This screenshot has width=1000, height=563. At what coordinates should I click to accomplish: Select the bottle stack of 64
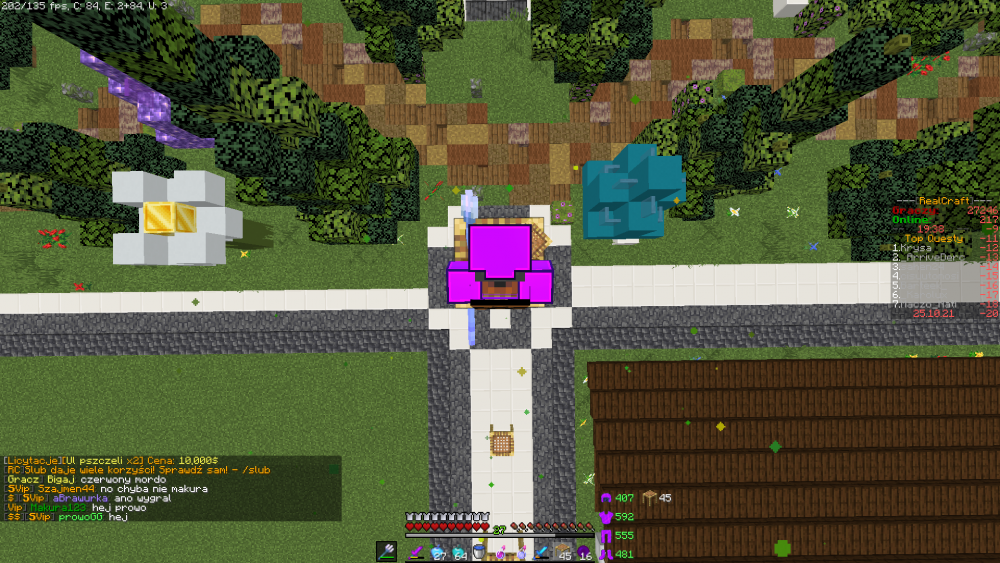click(x=459, y=551)
